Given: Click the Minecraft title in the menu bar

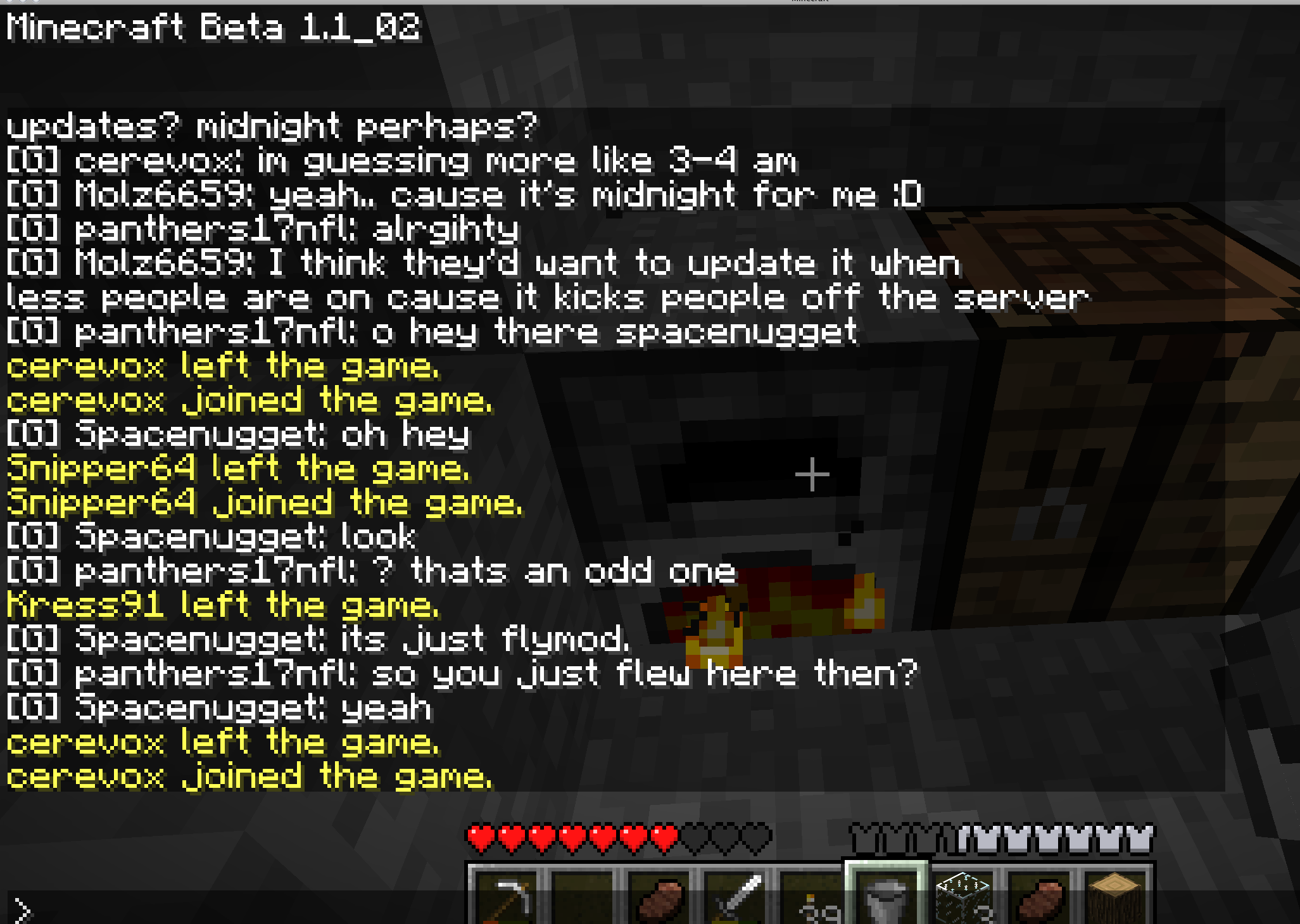Looking at the screenshot, I should click(811, 3).
